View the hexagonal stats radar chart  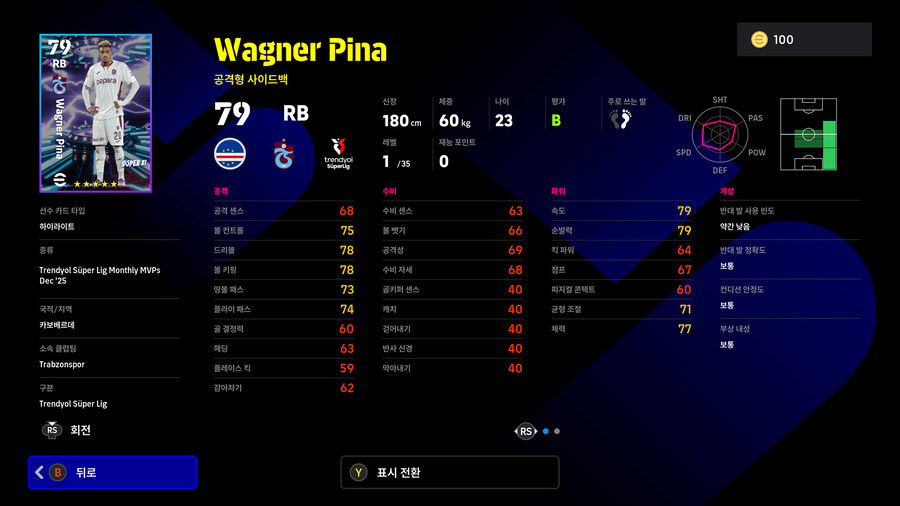(x=720, y=136)
